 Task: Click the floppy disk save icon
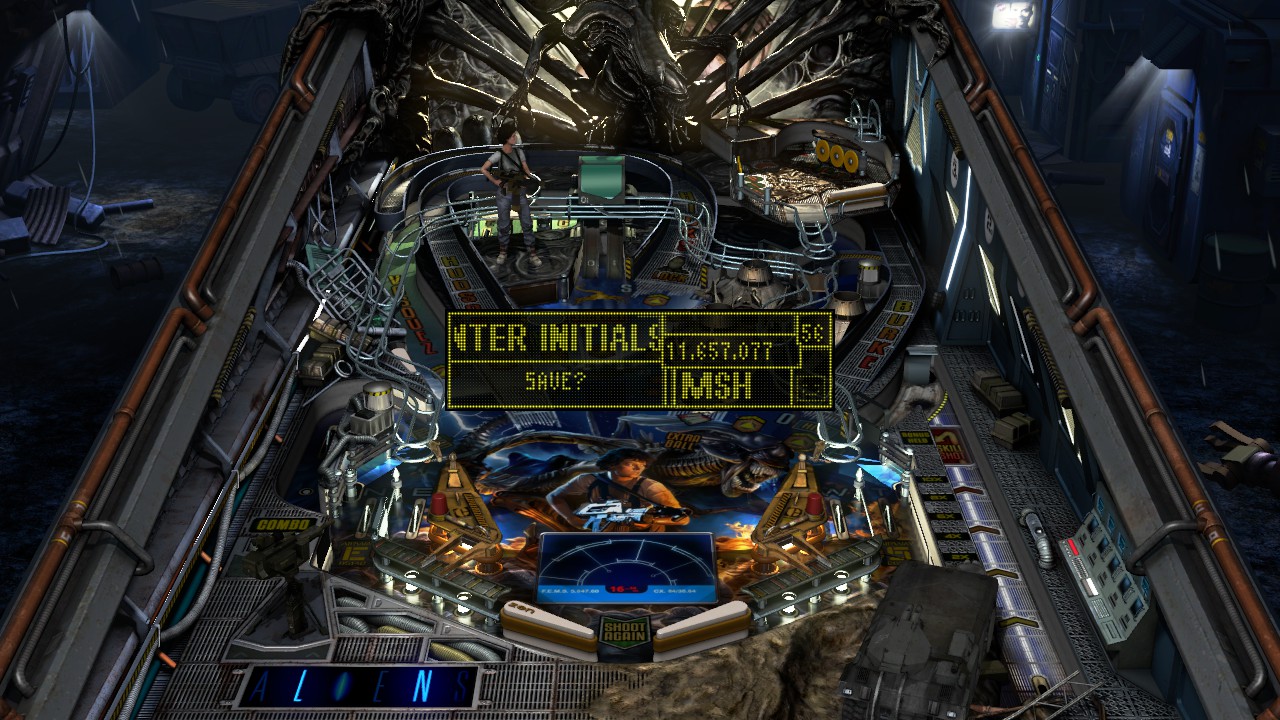tap(811, 385)
